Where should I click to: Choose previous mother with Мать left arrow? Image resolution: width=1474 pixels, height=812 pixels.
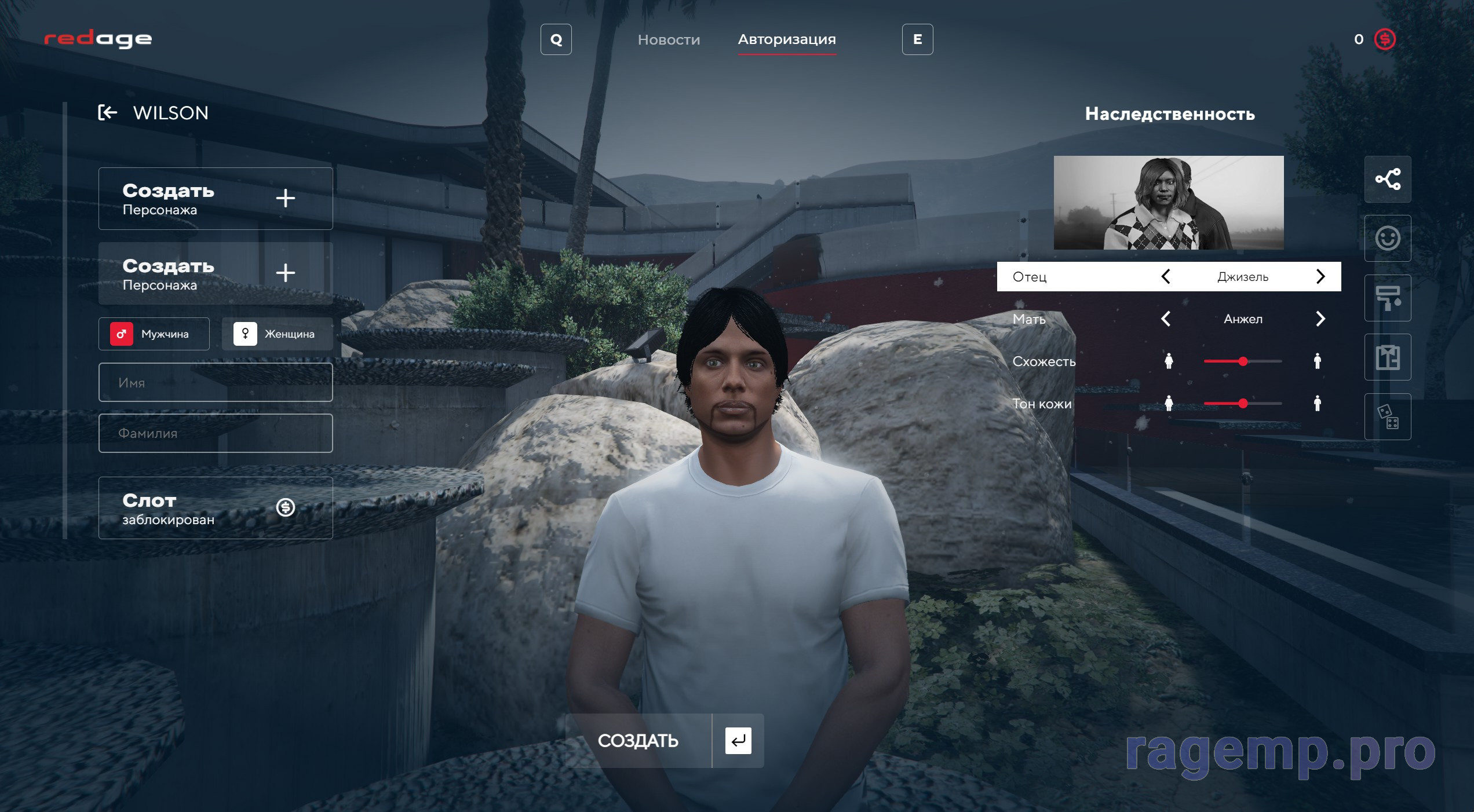point(1166,319)
